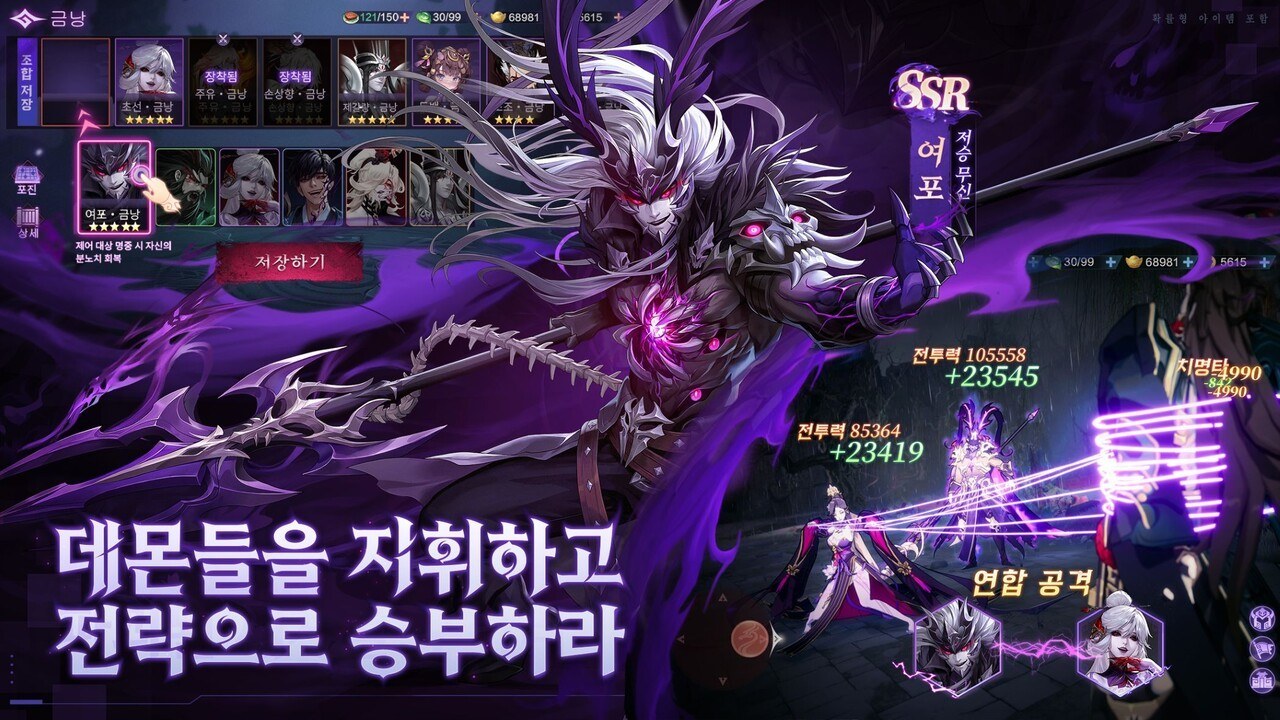Tap the horse stable circular icon bottom-right
Viewport: 1280px width, 720px height.
[1262, 681]
